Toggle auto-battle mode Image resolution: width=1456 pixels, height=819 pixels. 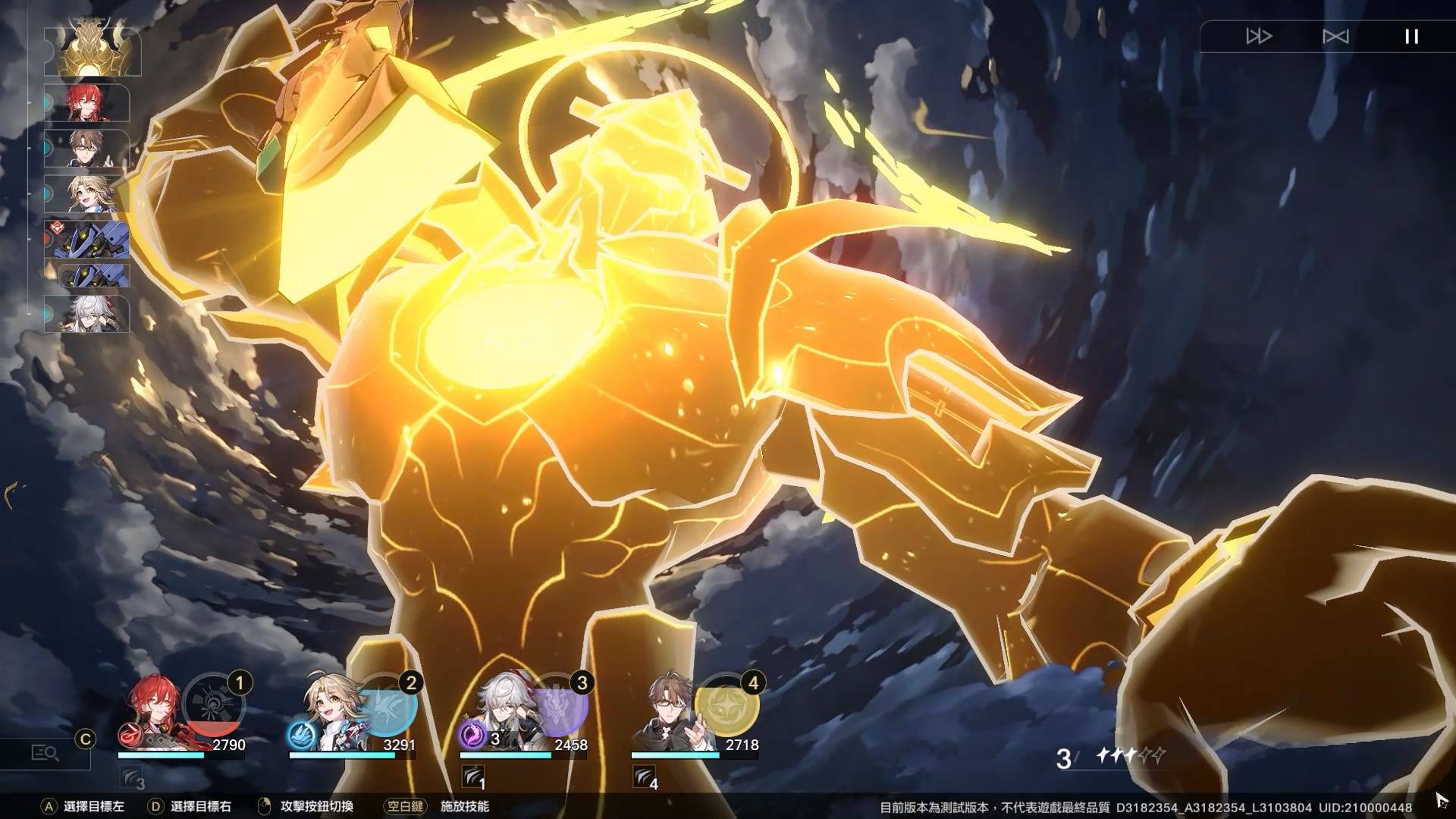coord(1335,36)
